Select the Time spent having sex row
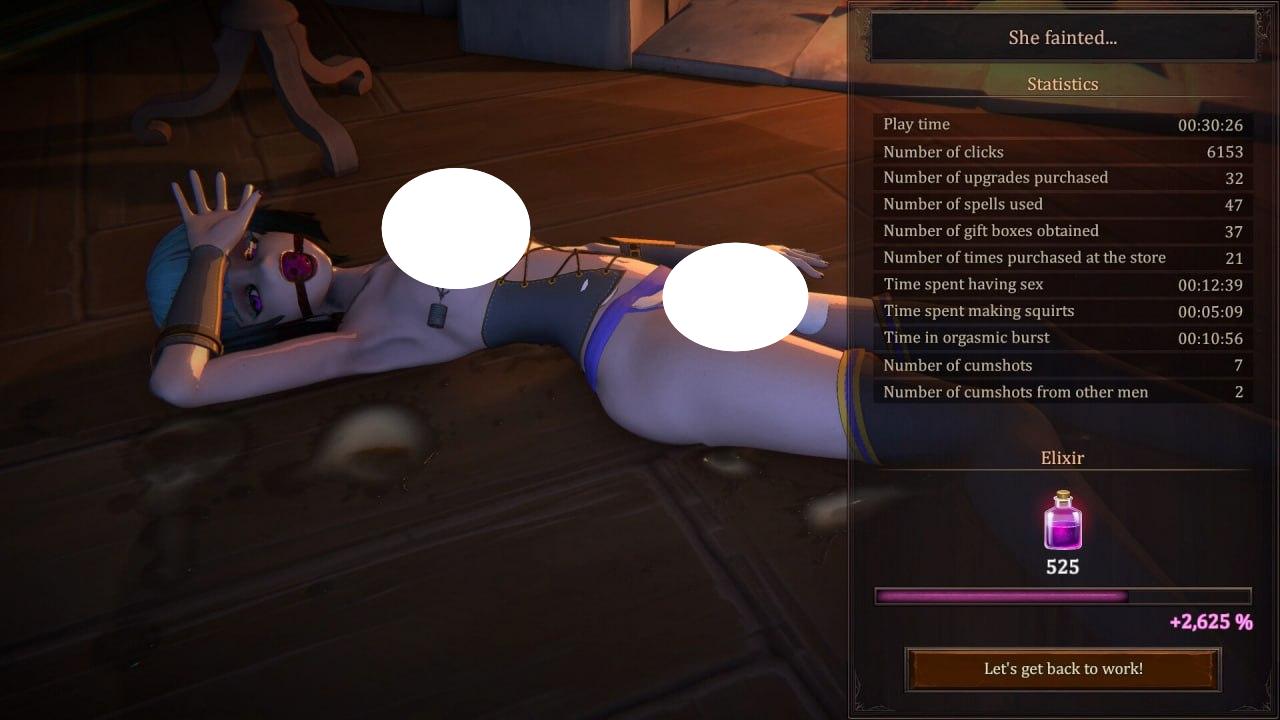The height and width of the screenshot is (720, 1280). coord(1062,284)
